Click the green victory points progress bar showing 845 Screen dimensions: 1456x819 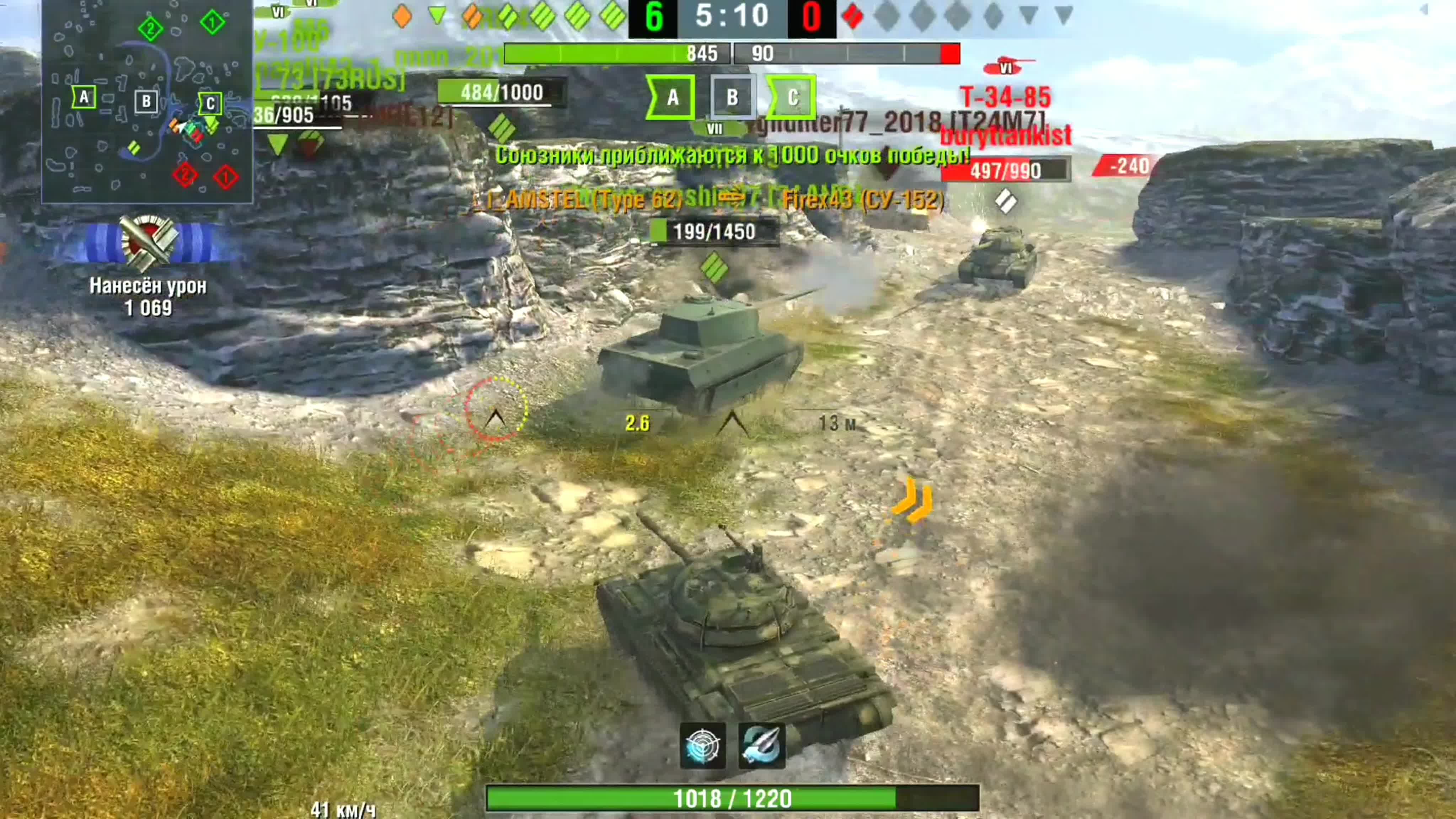616,54
